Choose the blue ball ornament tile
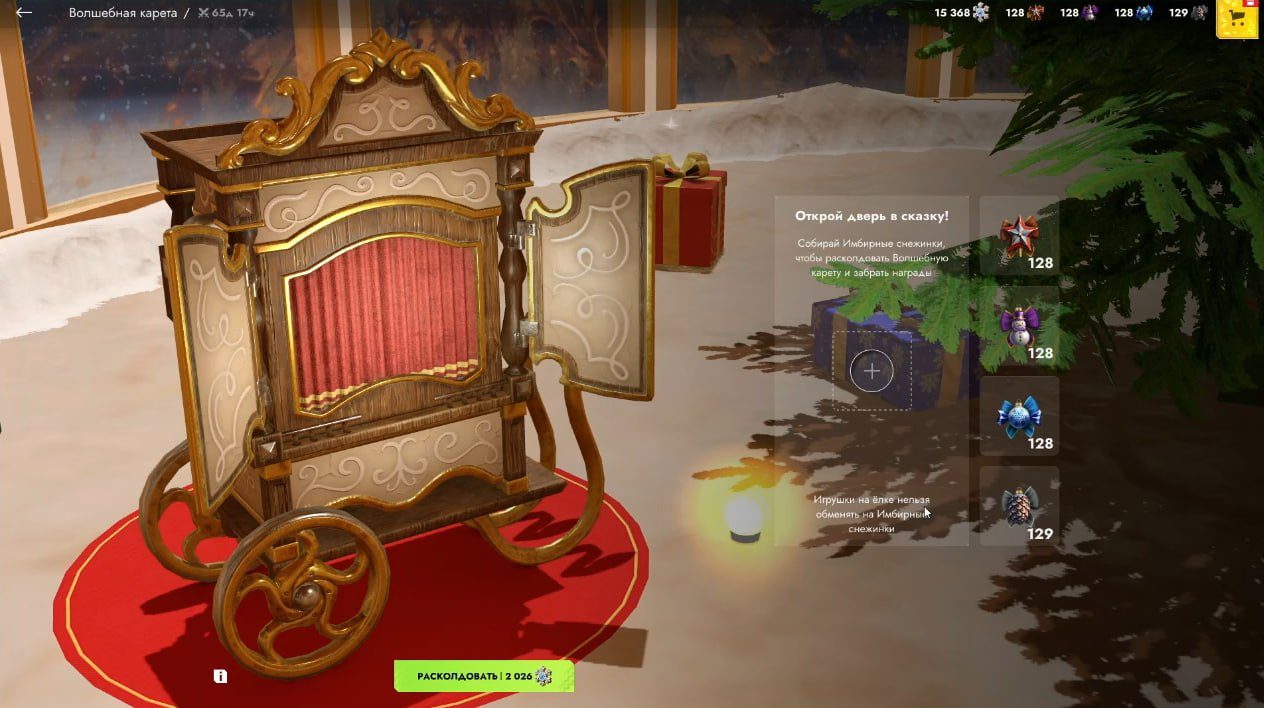Screen dimensions: 1264x708 pyautogui.click(x=1019, y=416)
